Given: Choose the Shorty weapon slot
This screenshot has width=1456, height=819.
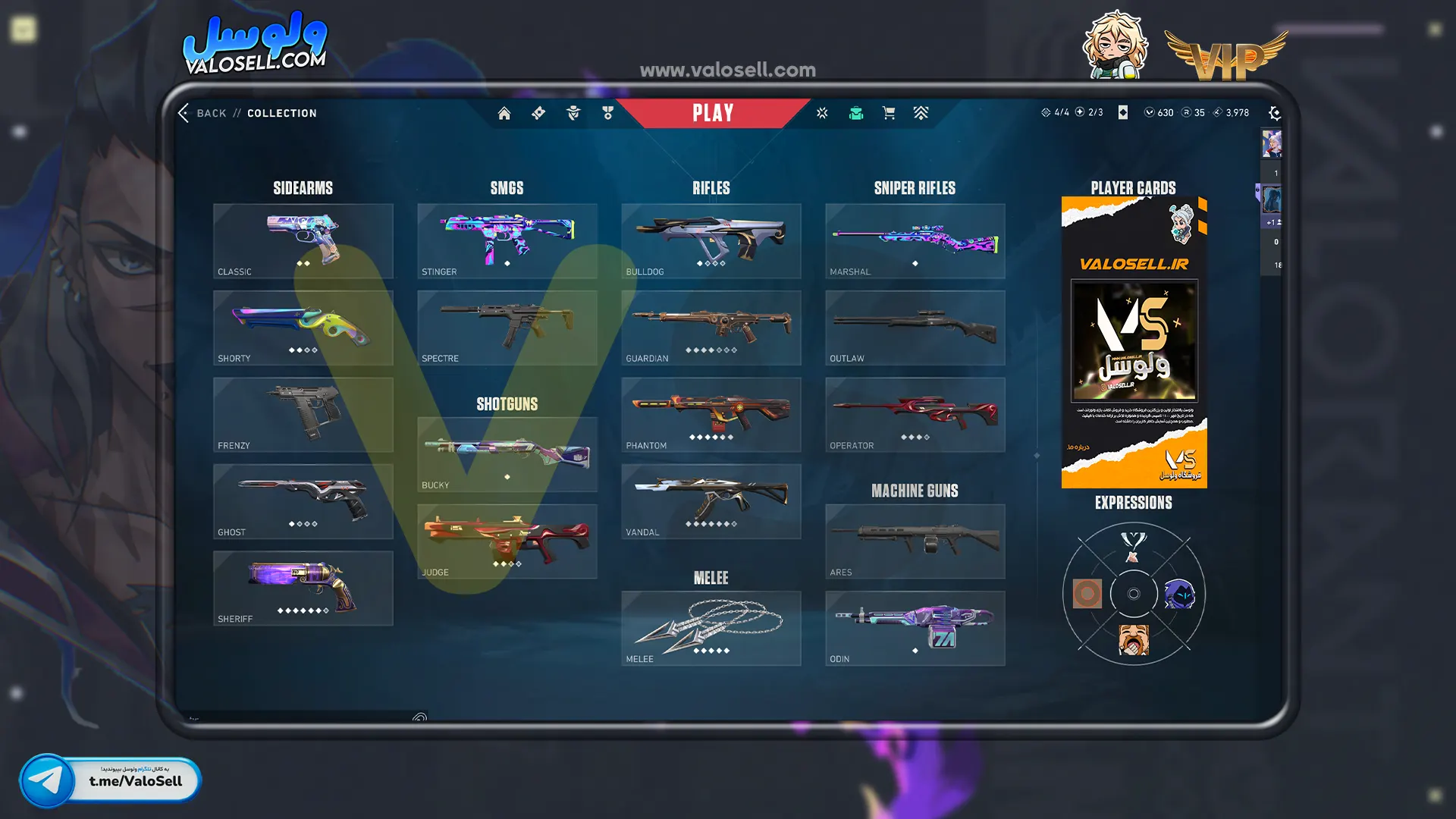Looking at the screenshot, I should tap(303, 328).
